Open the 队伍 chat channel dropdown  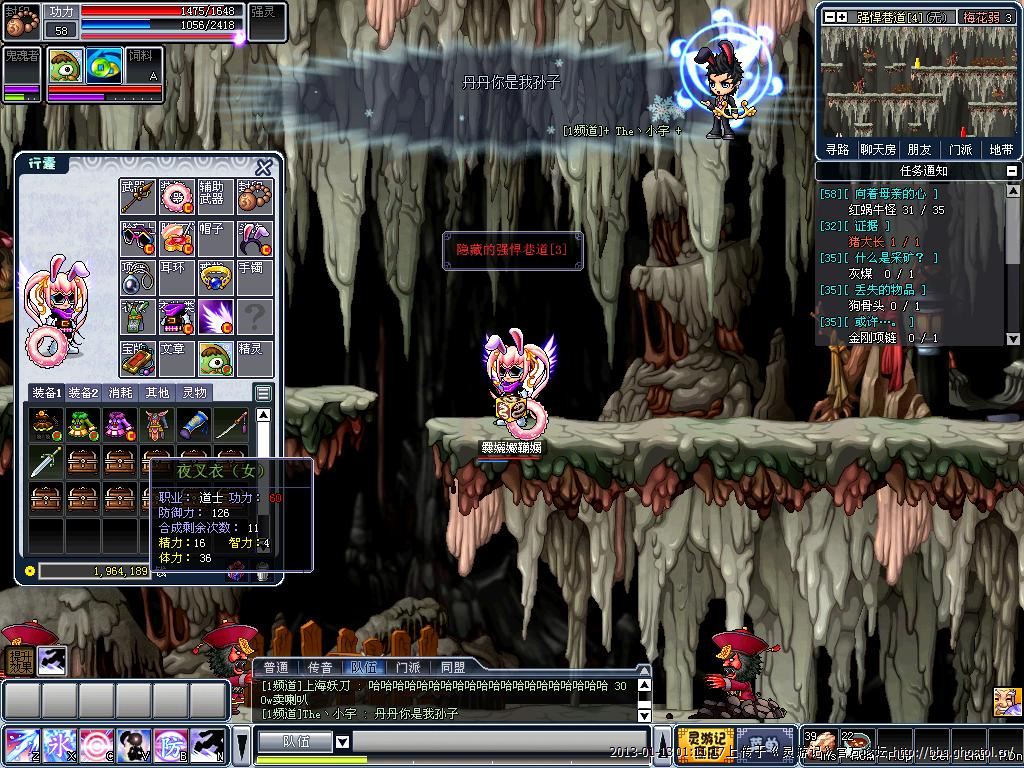342,742
